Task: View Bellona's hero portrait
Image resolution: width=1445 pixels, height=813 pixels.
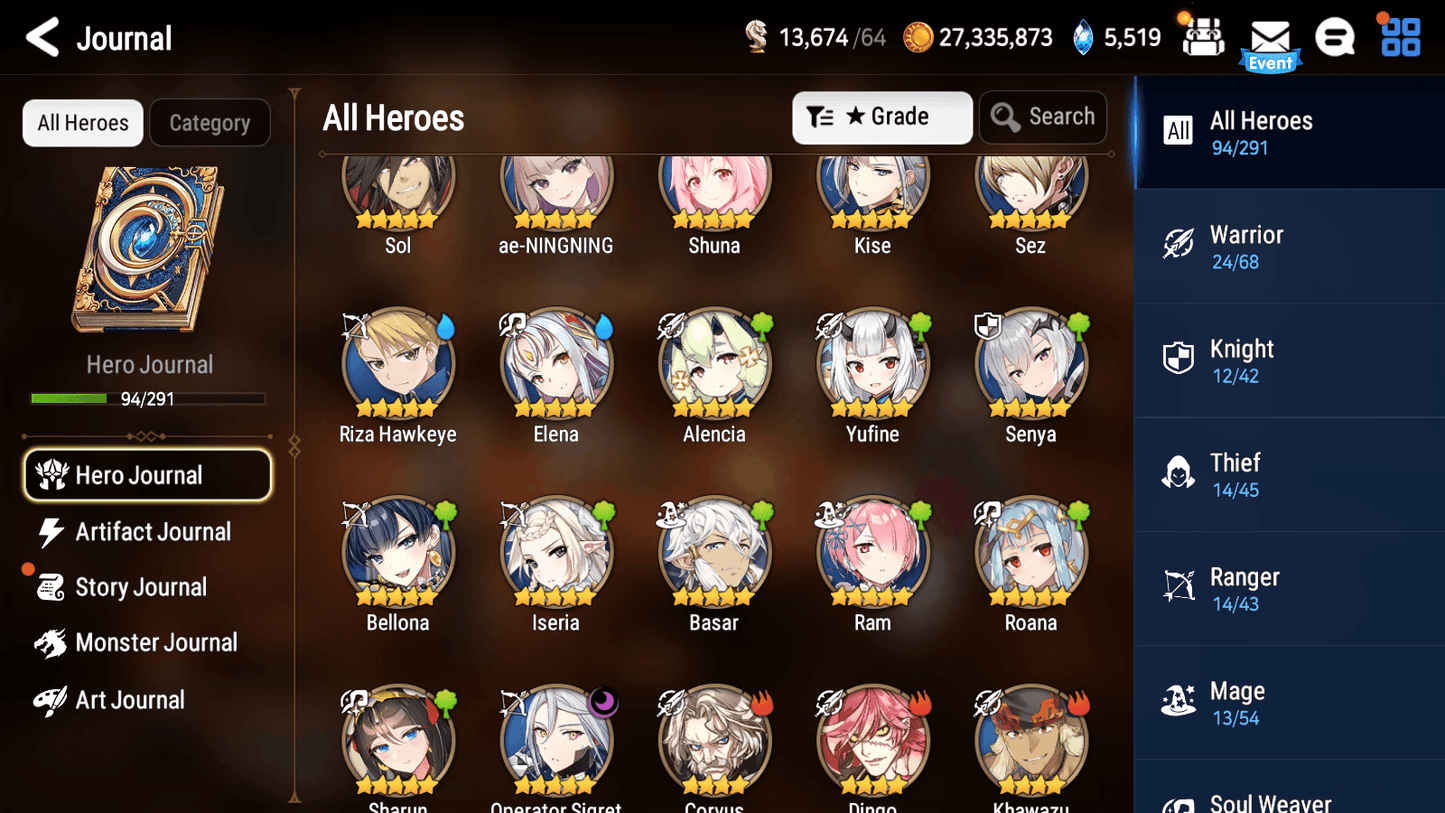Action: tap(397, 552)
